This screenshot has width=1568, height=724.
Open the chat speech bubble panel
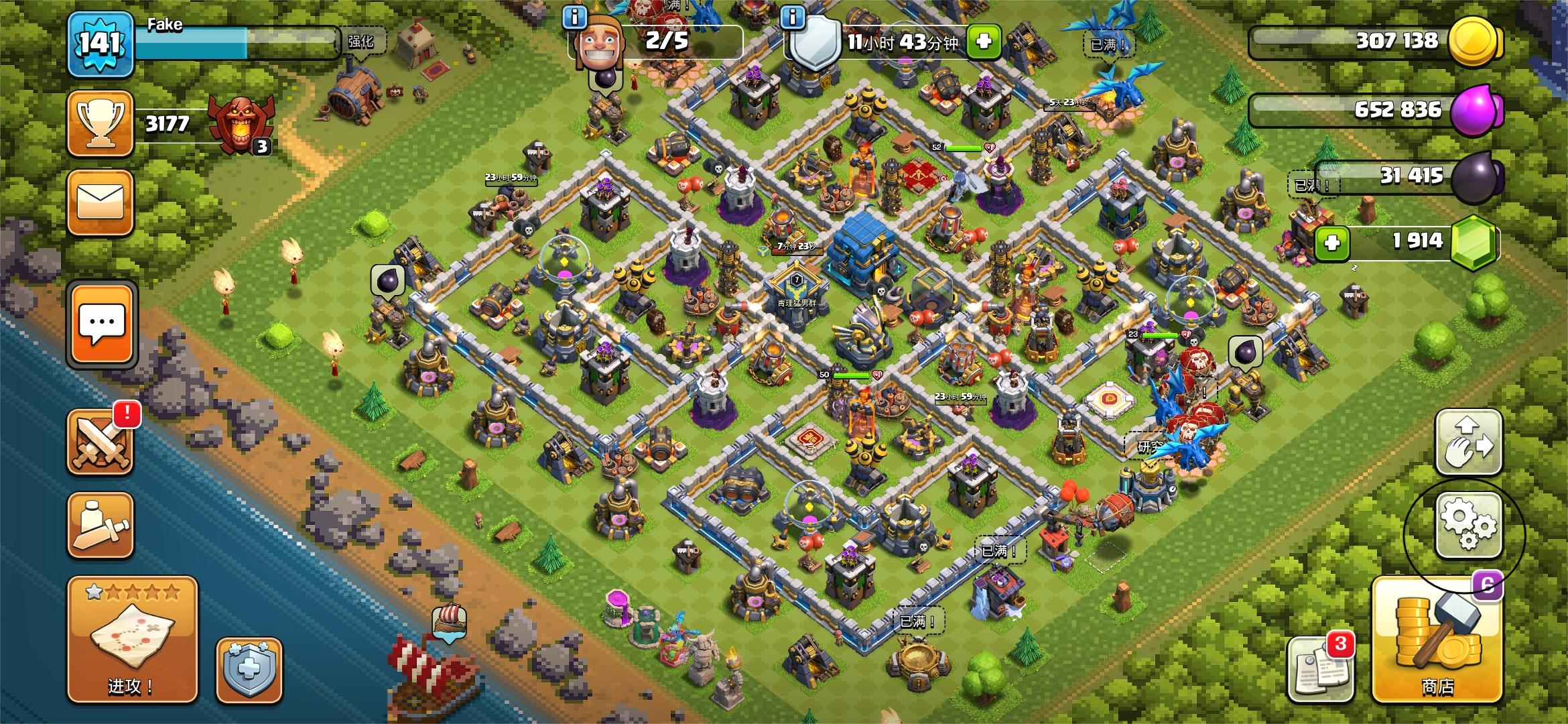tap(102, 324)
